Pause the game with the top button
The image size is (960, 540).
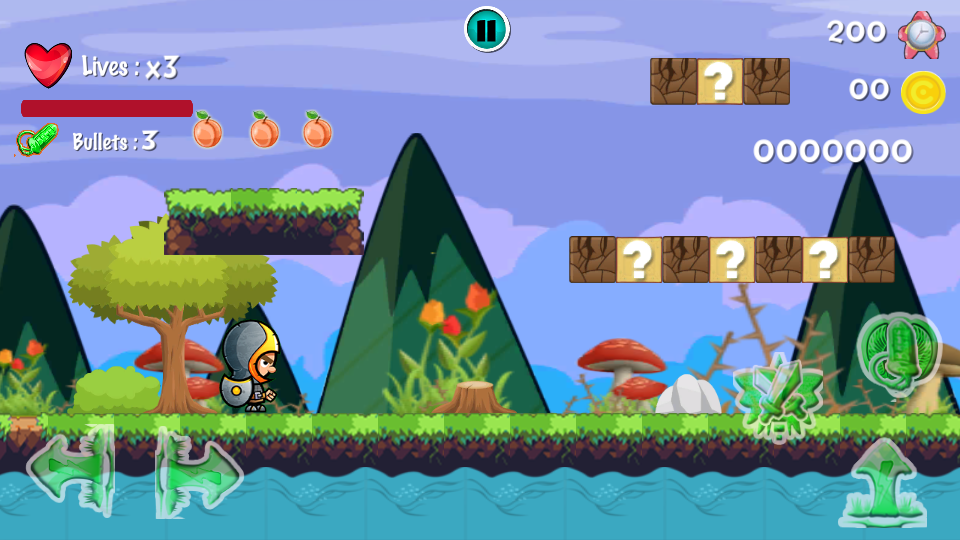coord(487,29)
